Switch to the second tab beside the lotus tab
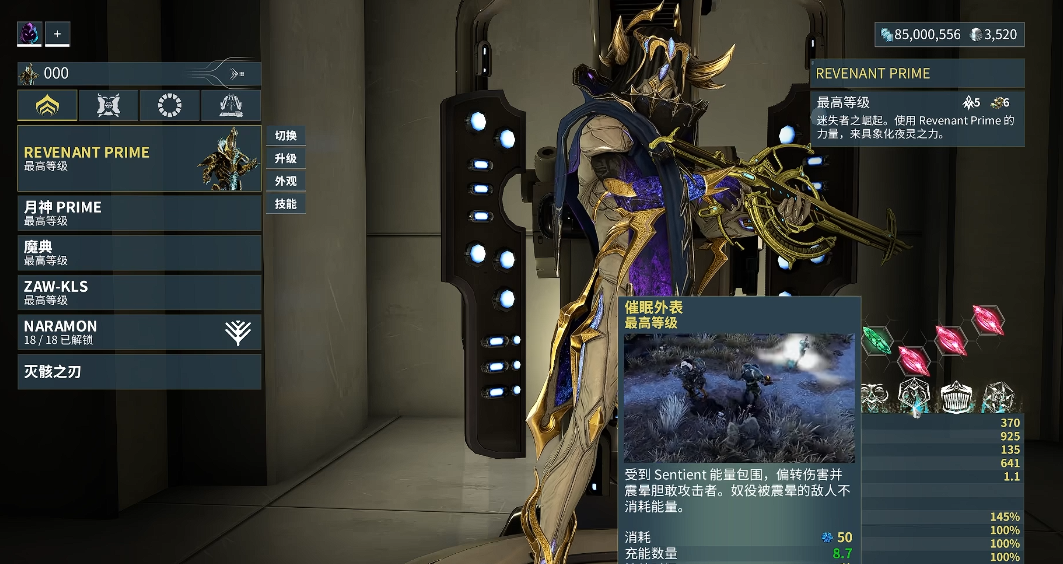 click(x=108, y=106)
